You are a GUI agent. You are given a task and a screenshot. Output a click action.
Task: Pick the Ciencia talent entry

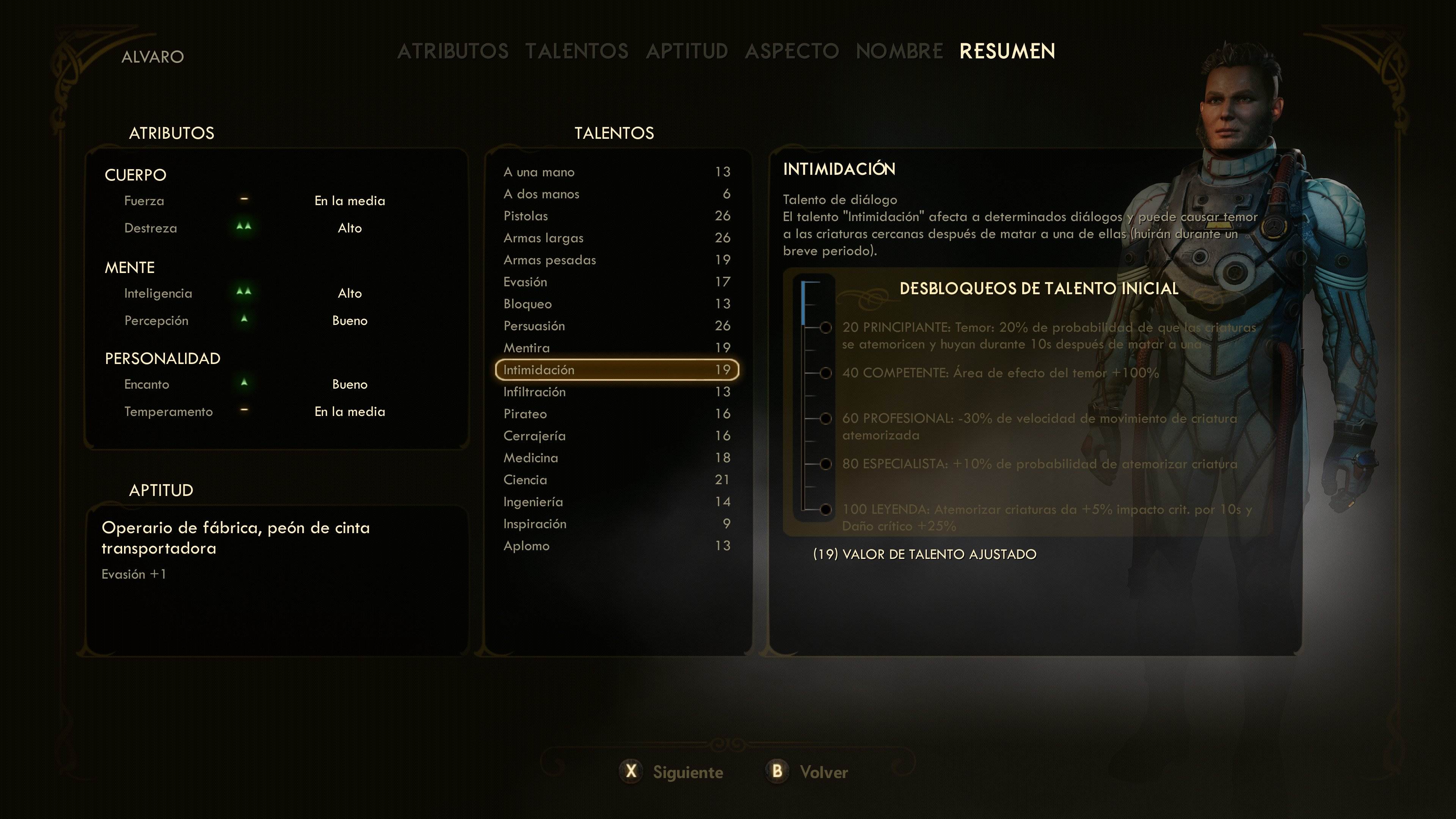tap(616, 480)
